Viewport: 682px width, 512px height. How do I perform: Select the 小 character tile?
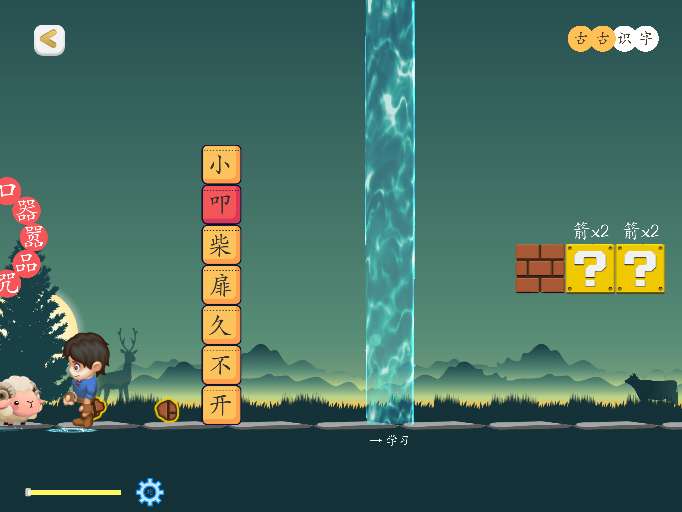coord(221,165)
